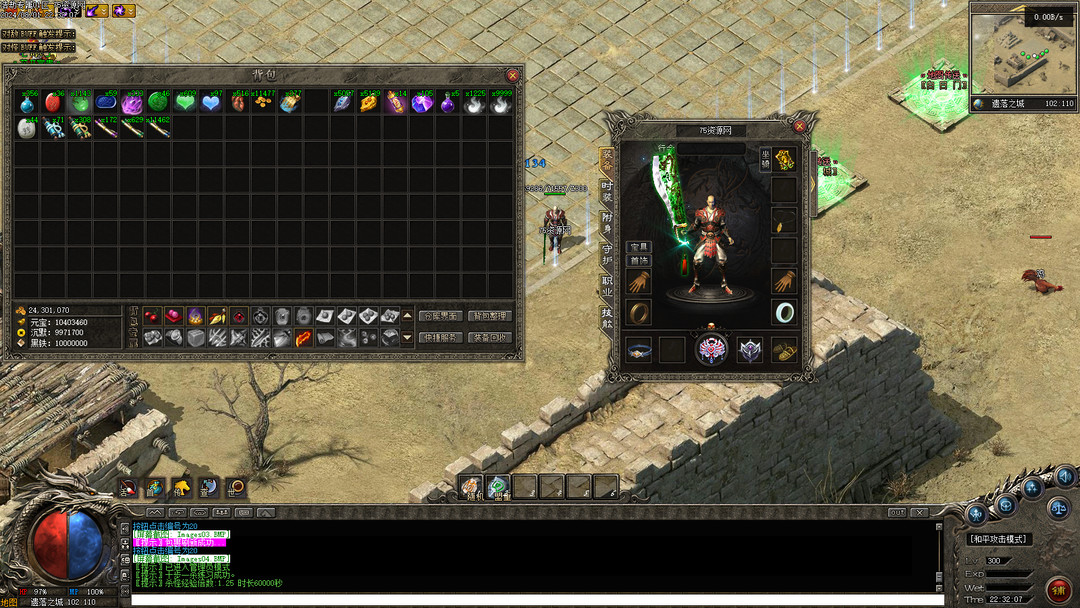Open the 仓库界面 warehouse button
Image resolution: width=1080 pixels, height=608 pixels.
(x=440, y=316)
